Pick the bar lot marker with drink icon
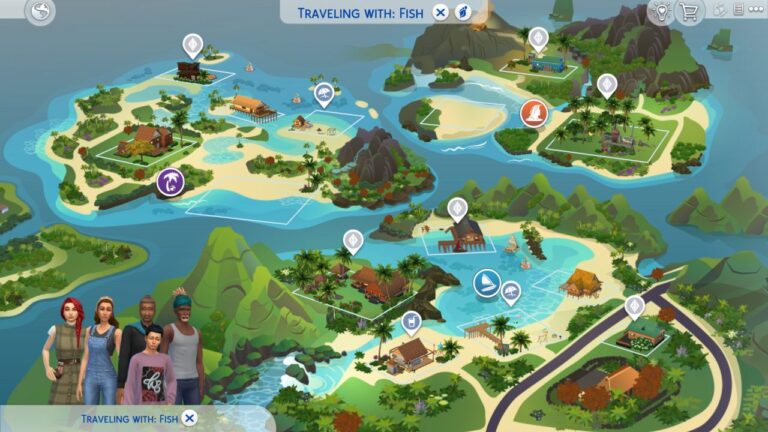The image size is (768, 432). click(411, 322)
